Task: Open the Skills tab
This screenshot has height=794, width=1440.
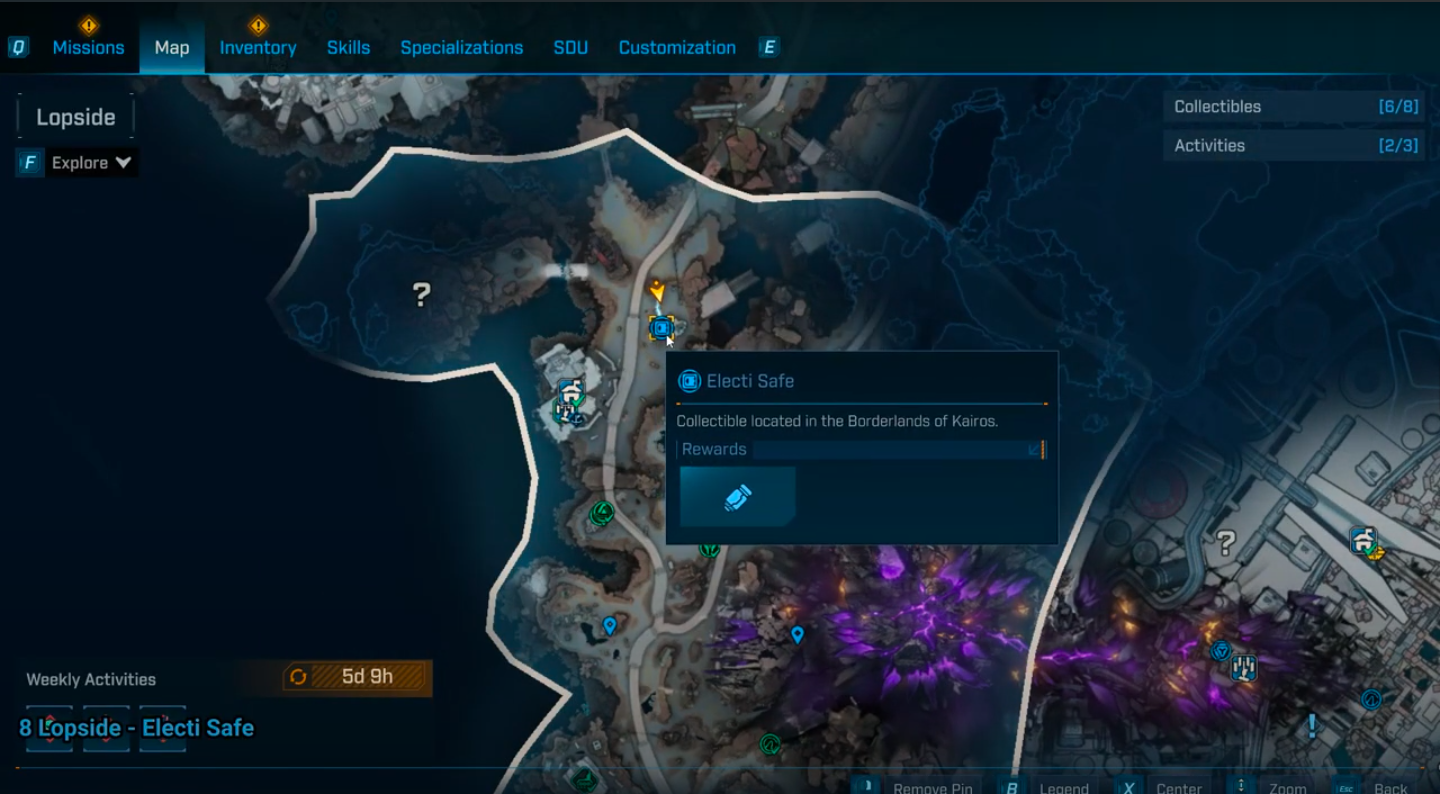Action: 348,47
